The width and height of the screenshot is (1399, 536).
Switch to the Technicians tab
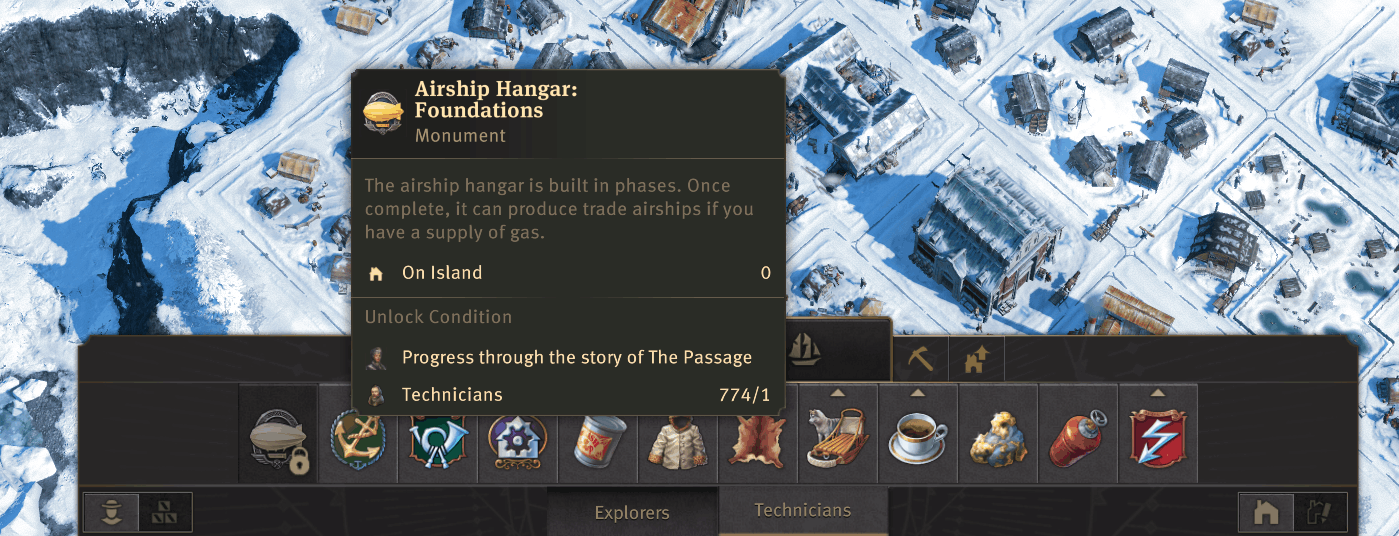point(802,510)
